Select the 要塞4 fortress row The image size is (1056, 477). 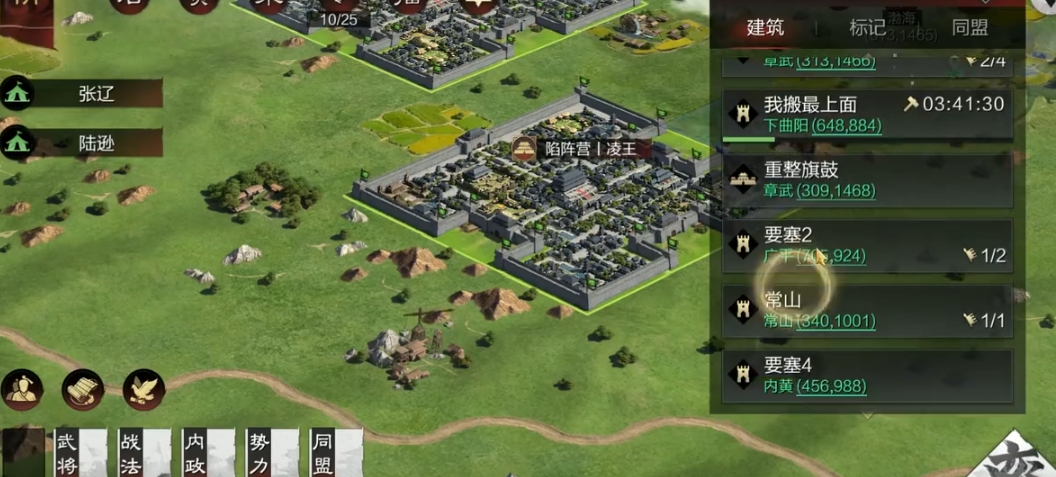867,375
